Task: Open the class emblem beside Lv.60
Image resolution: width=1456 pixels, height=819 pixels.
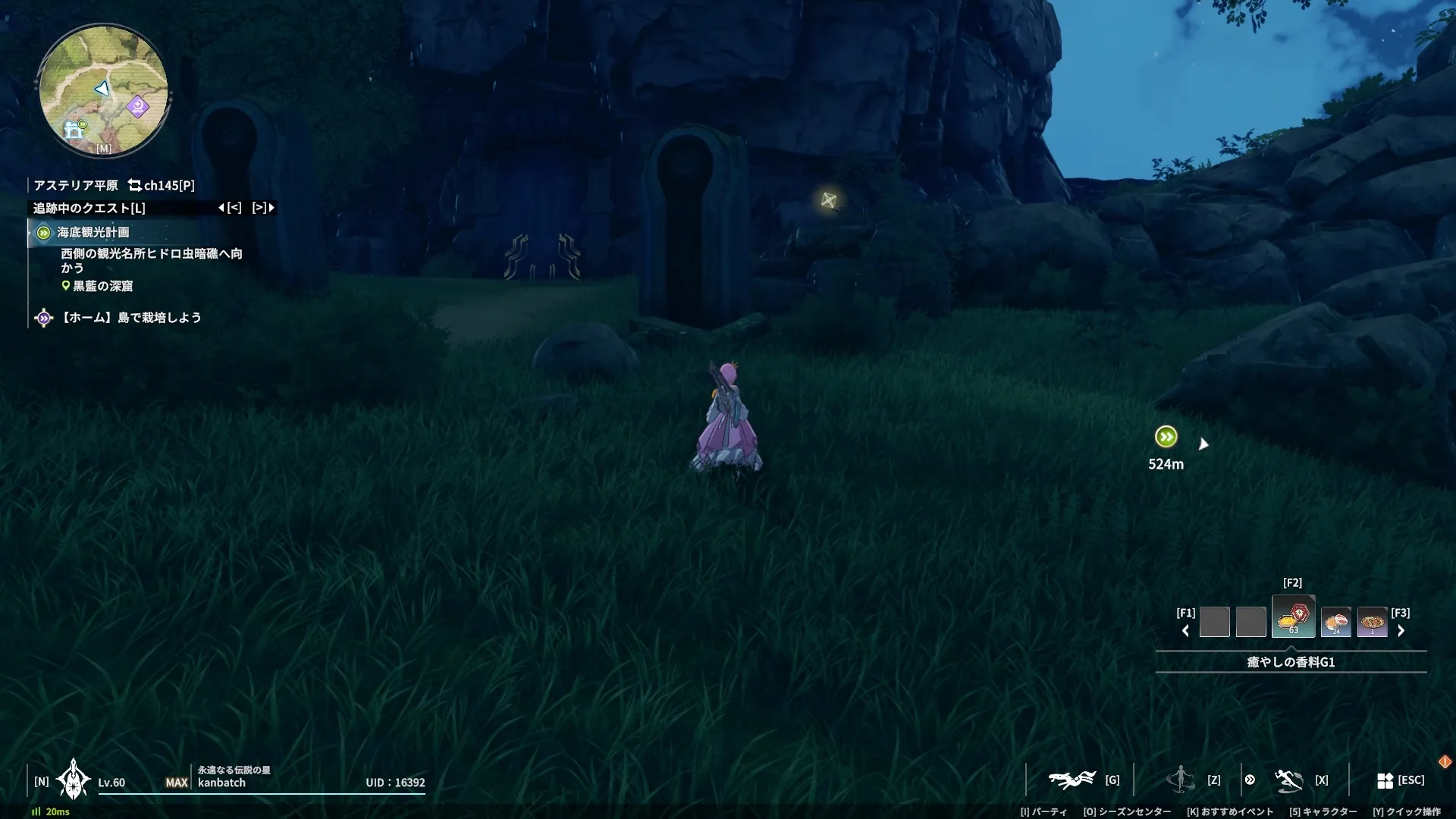Action: coord(74,780)
